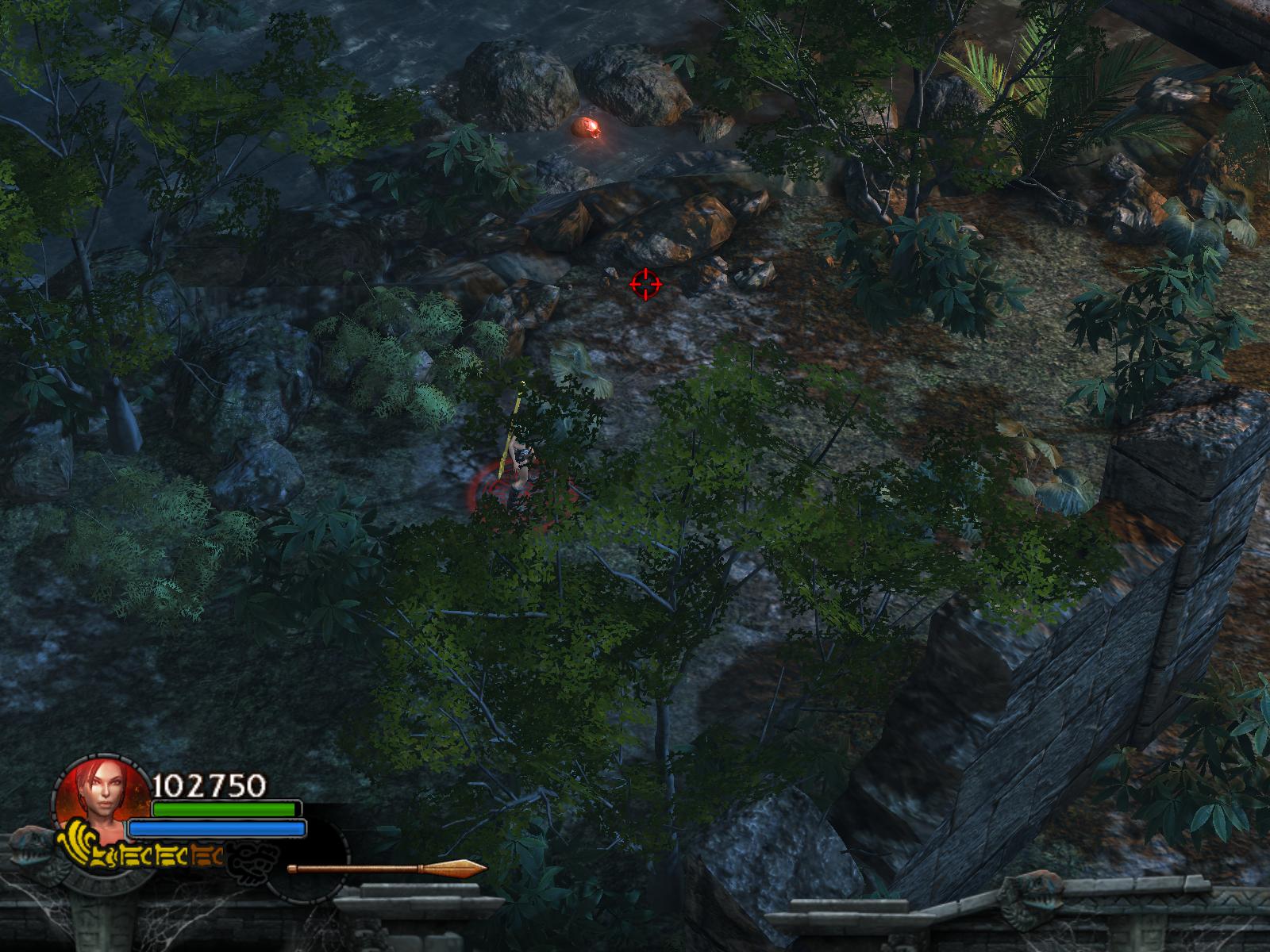The height and width of the screenshot is (952, 1270).
Task: Select the spear weapon icon
Action: [387, 868]
